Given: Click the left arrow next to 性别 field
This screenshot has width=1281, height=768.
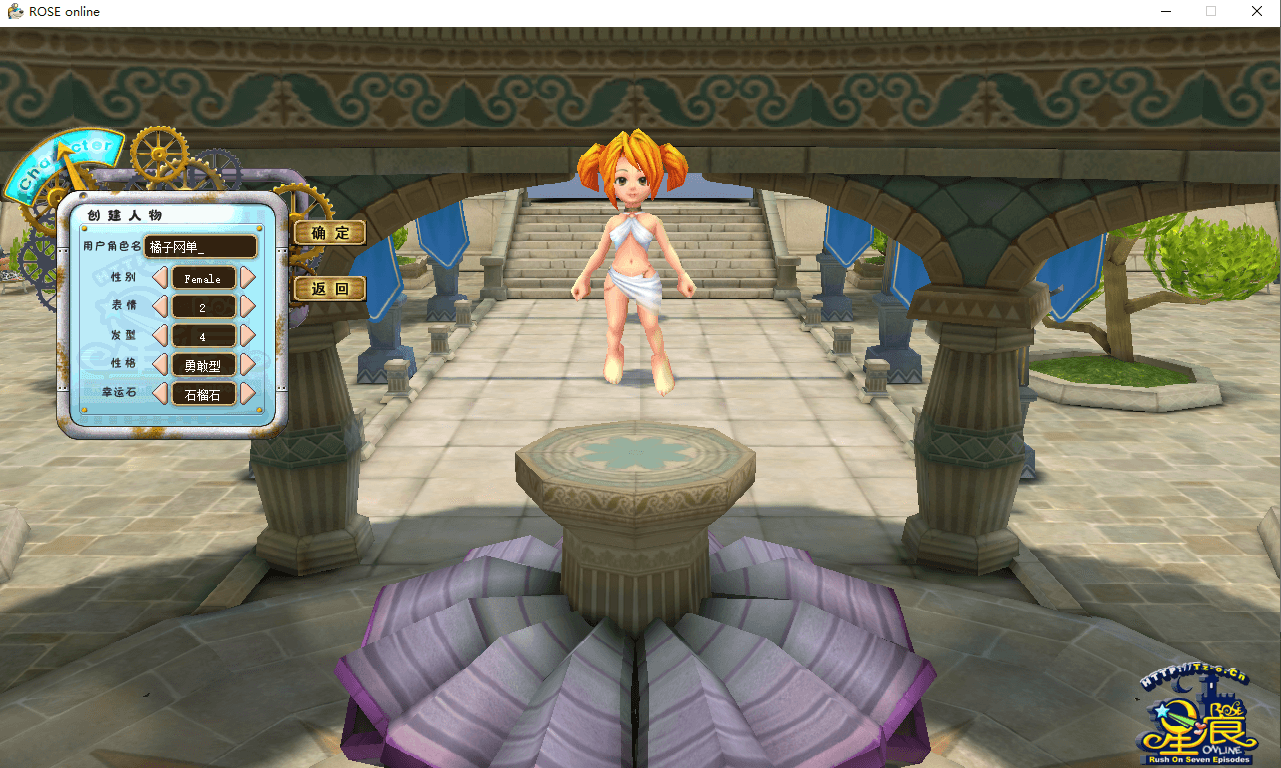Looking at the screenshot, I should click(x=160, y=278).
